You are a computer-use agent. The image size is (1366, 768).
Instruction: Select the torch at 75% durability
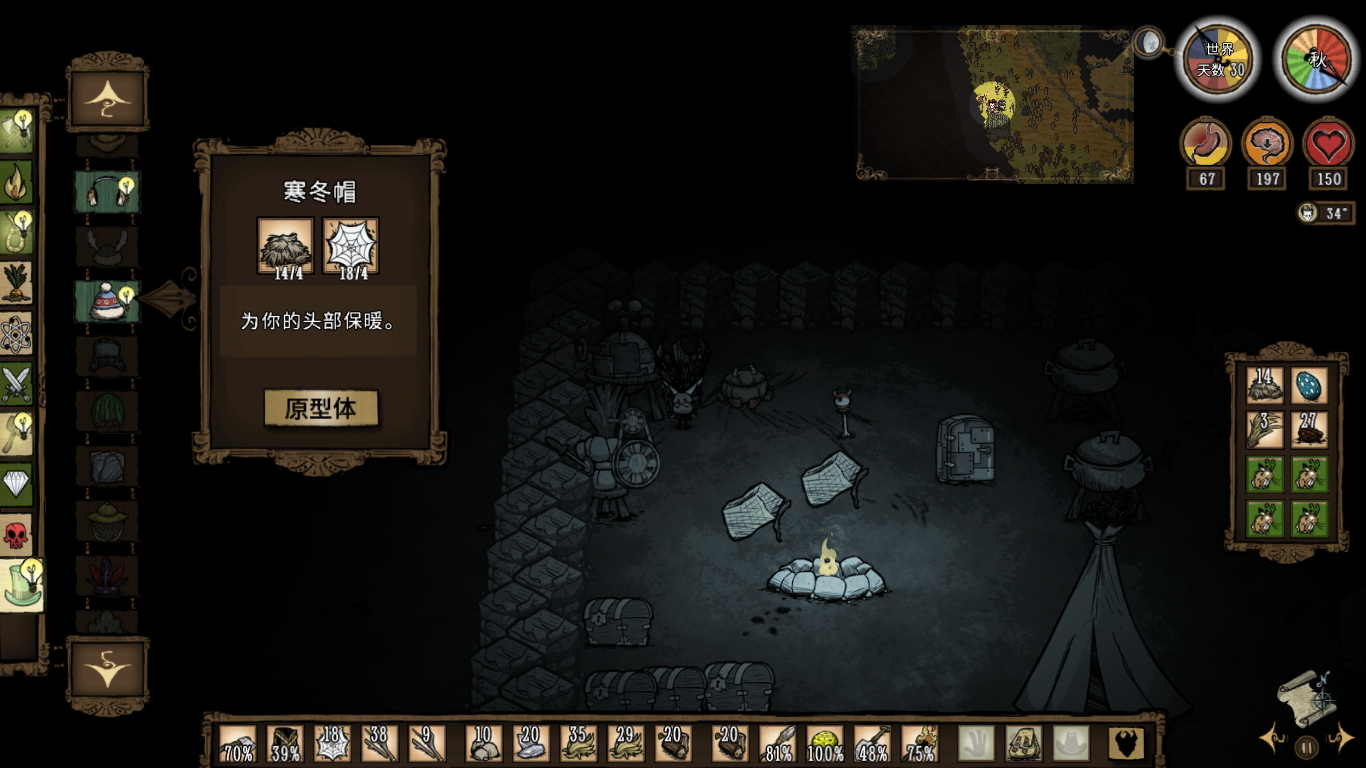(x=920, y=744)
